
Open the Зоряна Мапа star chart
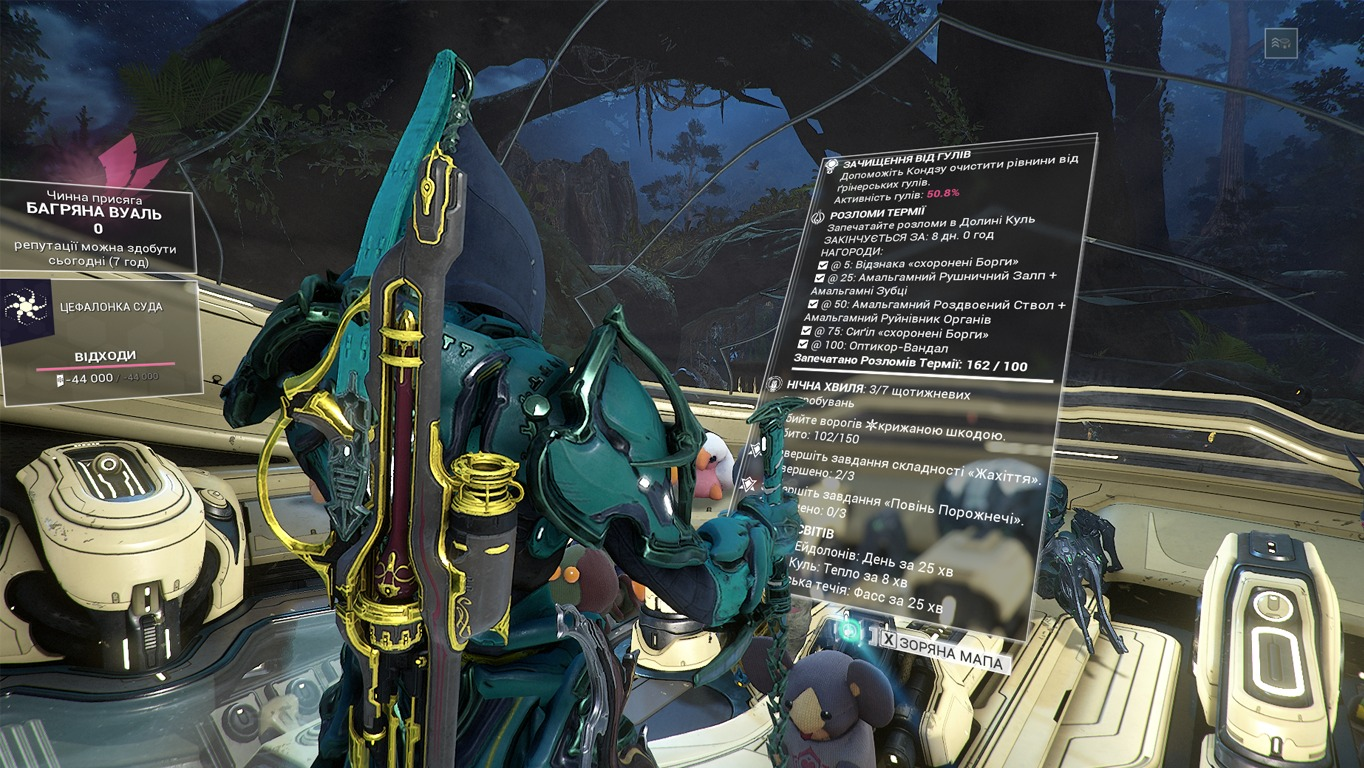click(951, 662)
